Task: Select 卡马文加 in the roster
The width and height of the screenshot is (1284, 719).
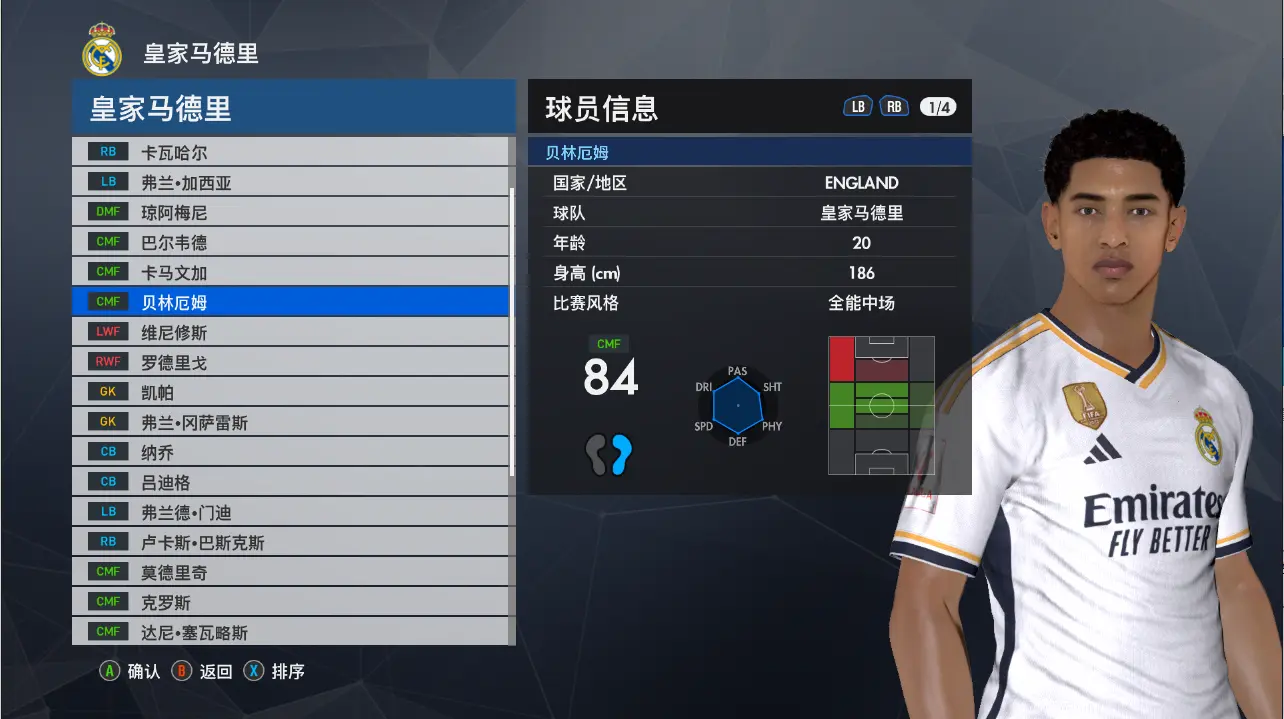Action: [x=290, y=273]
